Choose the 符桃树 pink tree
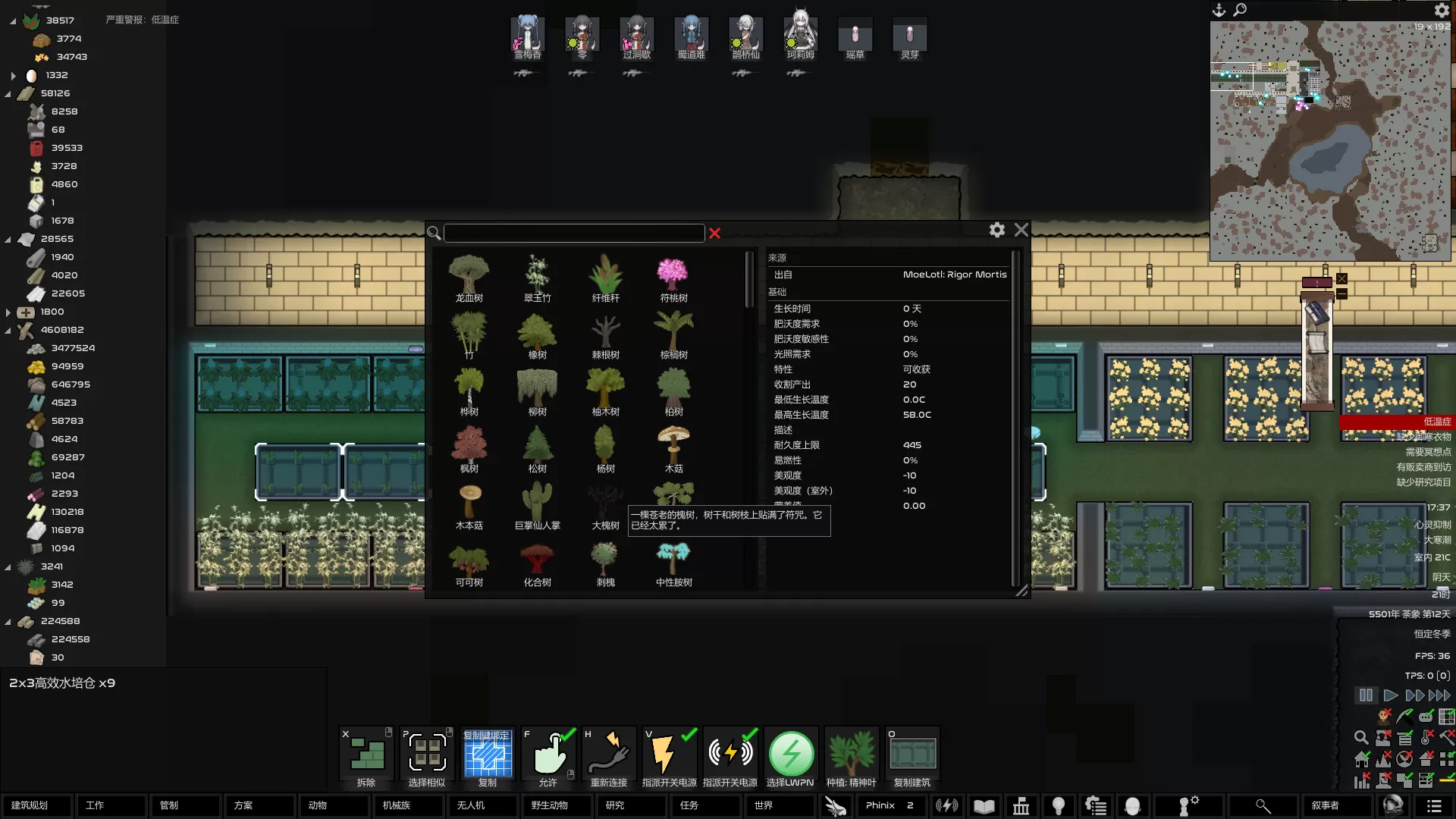Image resolution: width=1456 pixels, height=819 pixels. [673, 278]
